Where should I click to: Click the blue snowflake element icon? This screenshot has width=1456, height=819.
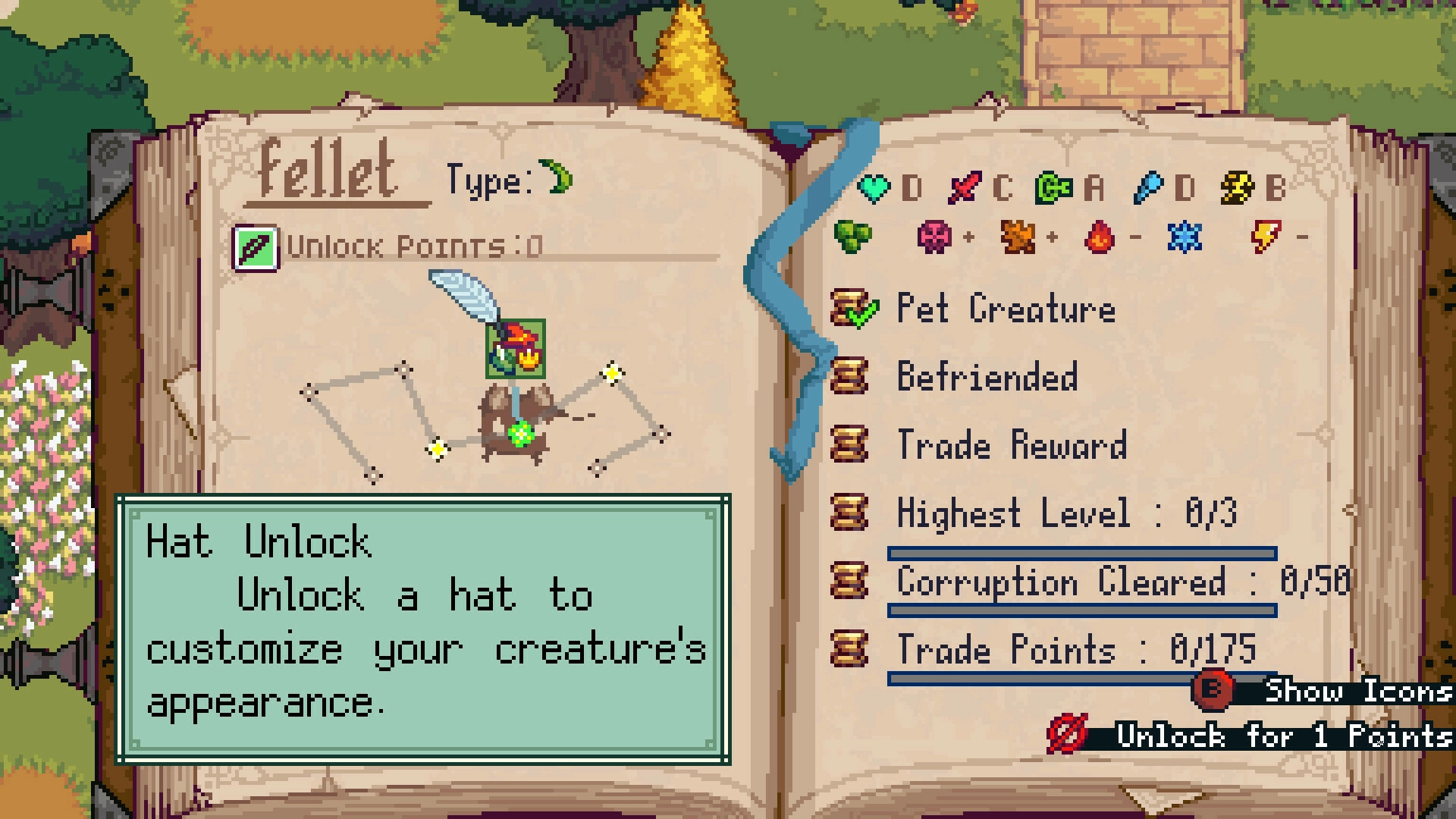click(1185, 237)
